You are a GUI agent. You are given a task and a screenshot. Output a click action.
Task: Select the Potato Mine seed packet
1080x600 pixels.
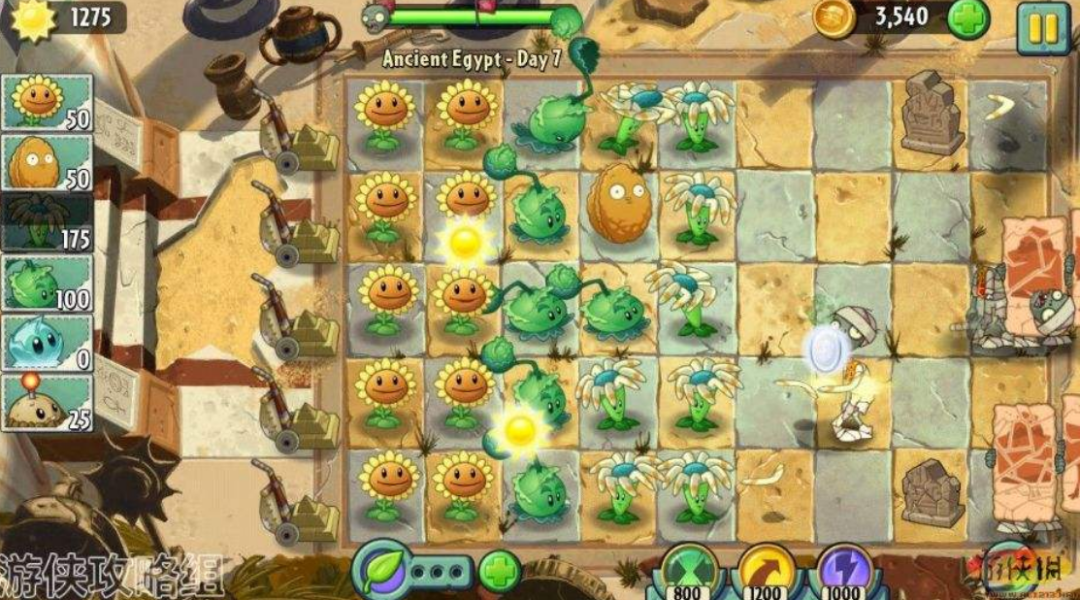48,403
